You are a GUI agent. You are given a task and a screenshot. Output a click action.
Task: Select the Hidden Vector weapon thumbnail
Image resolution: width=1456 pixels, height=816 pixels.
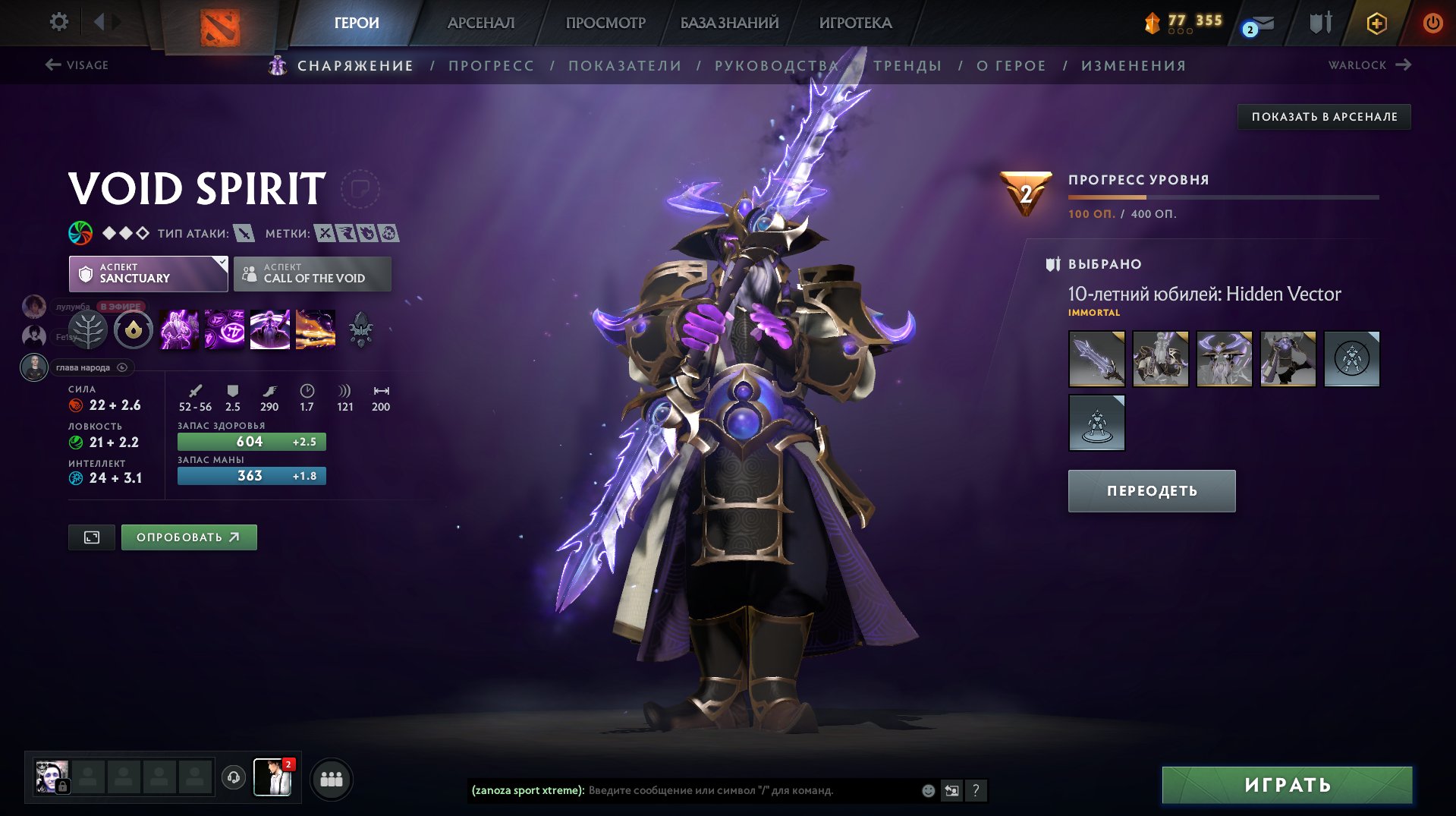1096,359
